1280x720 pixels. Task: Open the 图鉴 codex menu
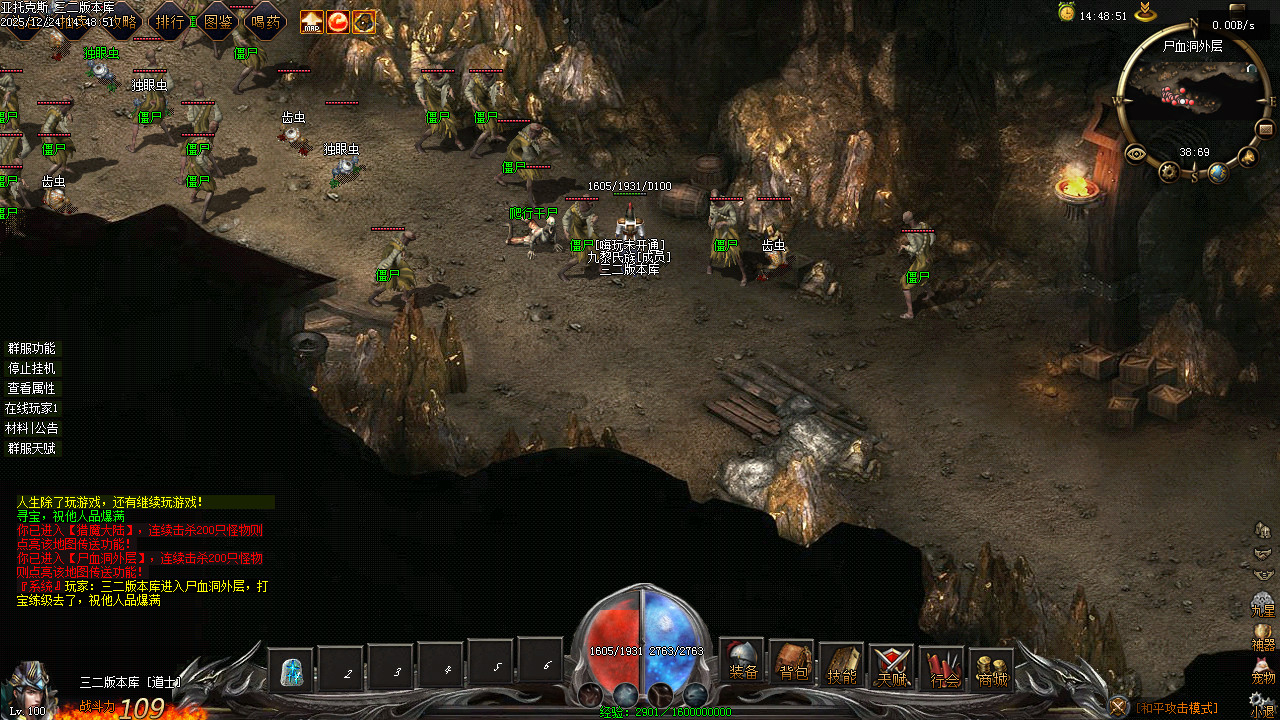pos(218,21)
